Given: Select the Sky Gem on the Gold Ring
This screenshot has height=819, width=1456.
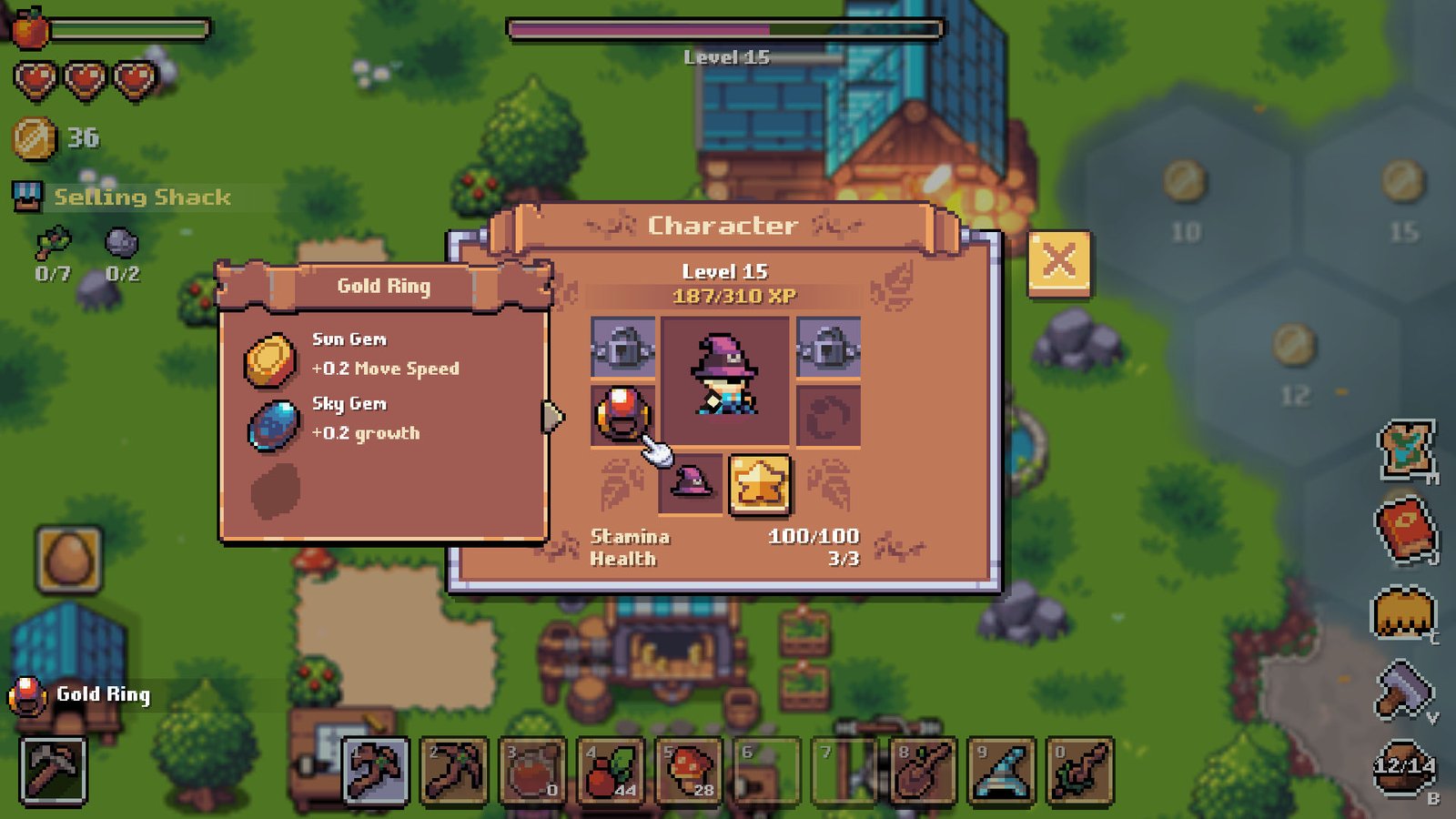Looking at the screenshot, I should (x=272, y=424).
